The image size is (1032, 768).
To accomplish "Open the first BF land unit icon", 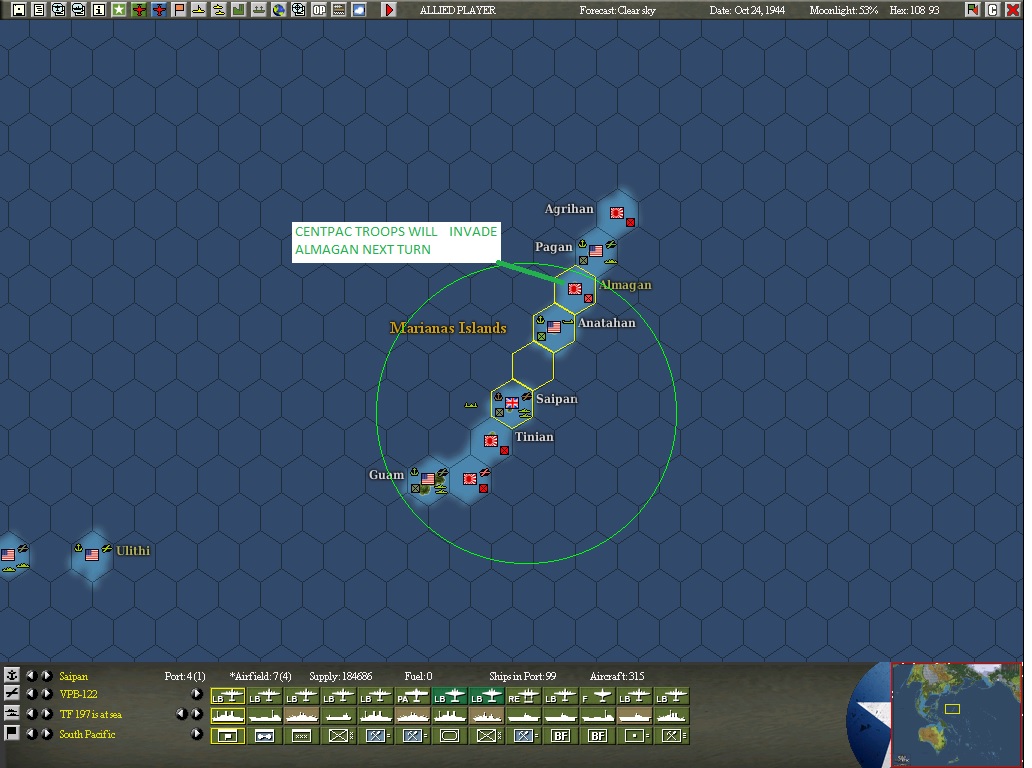I will tap(560, 735).
